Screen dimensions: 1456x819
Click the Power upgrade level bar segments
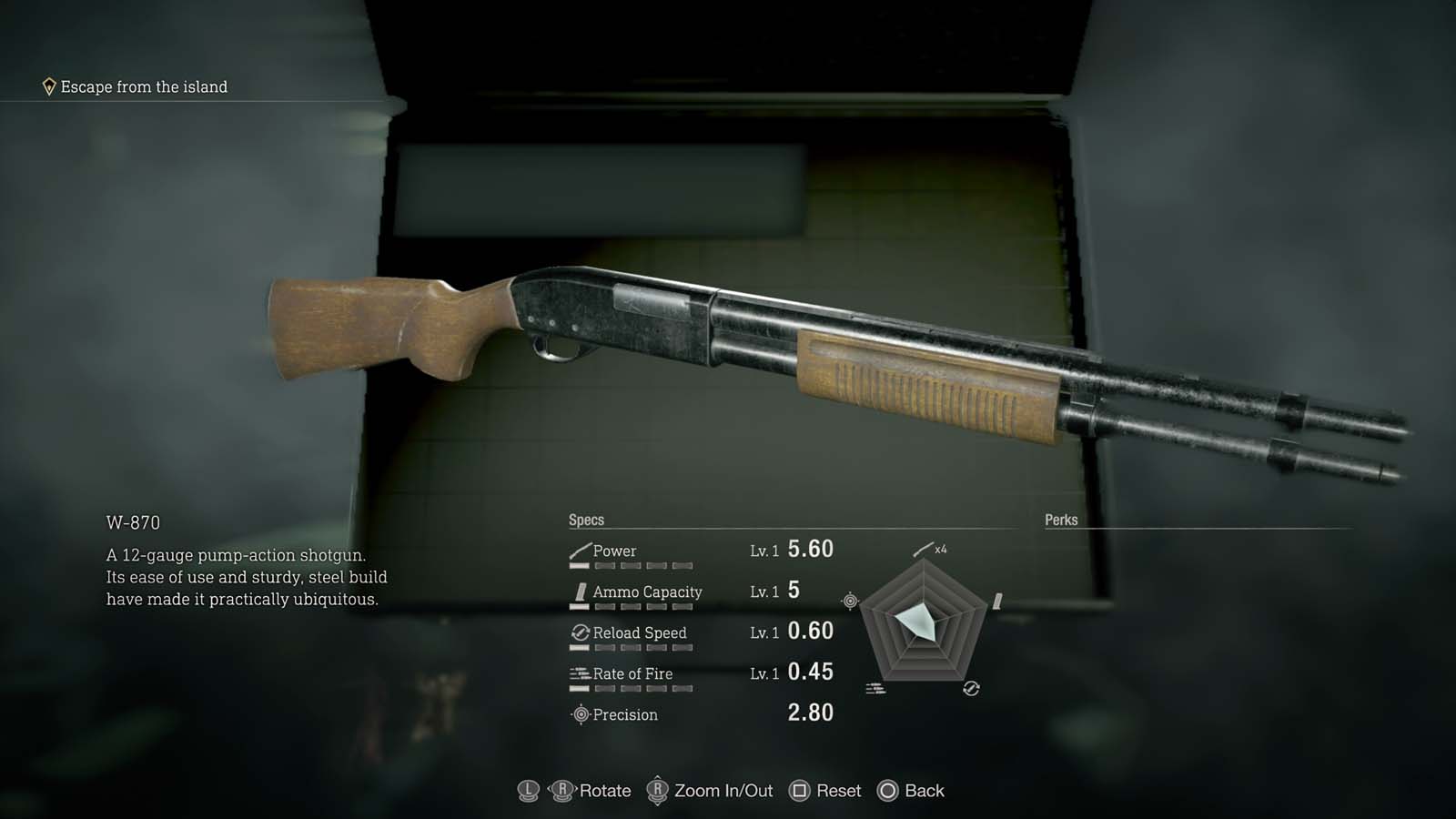pos(632,564)
